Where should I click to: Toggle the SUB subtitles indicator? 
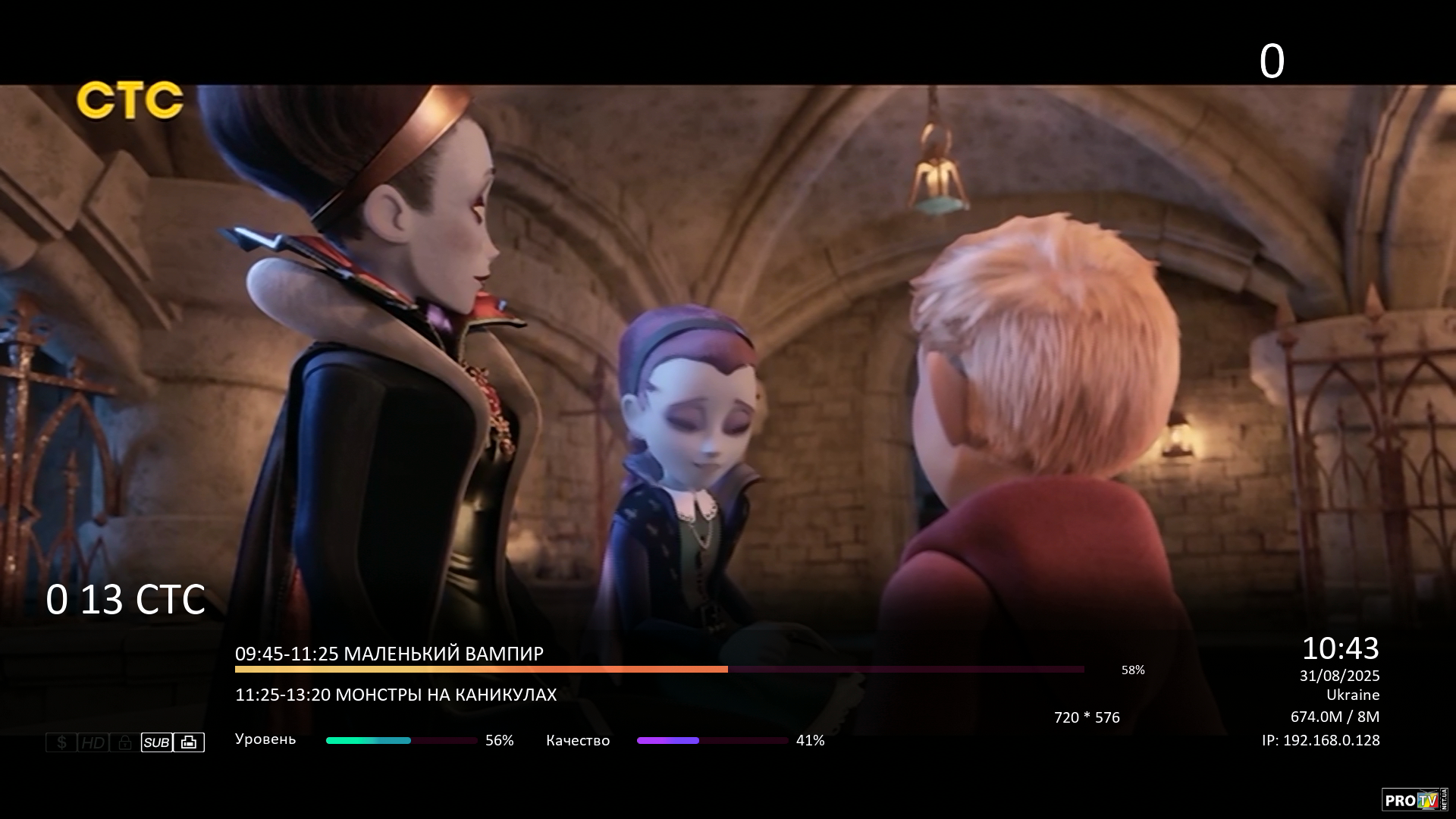pos(157,742)
